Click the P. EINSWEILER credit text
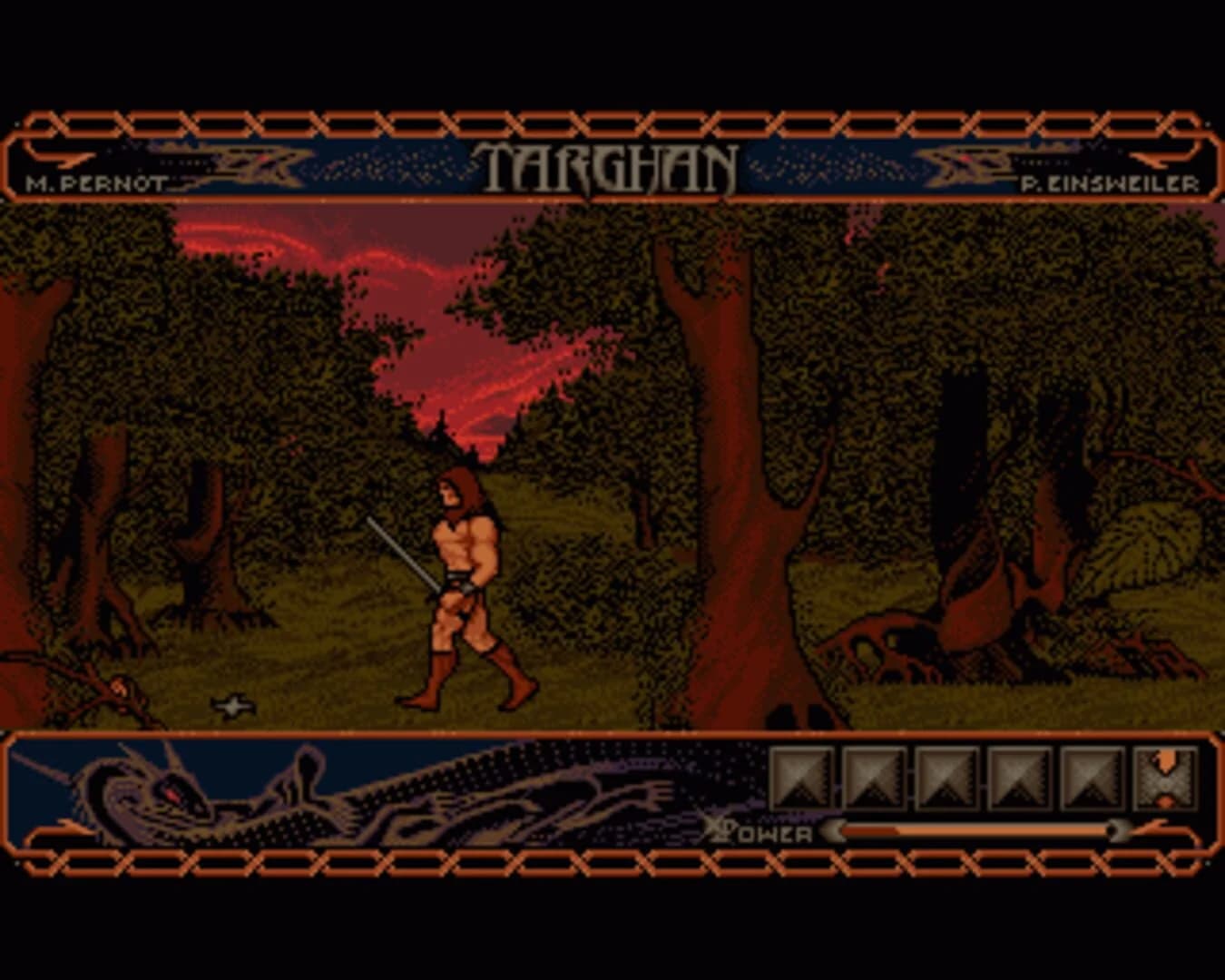 [1109, 181]
